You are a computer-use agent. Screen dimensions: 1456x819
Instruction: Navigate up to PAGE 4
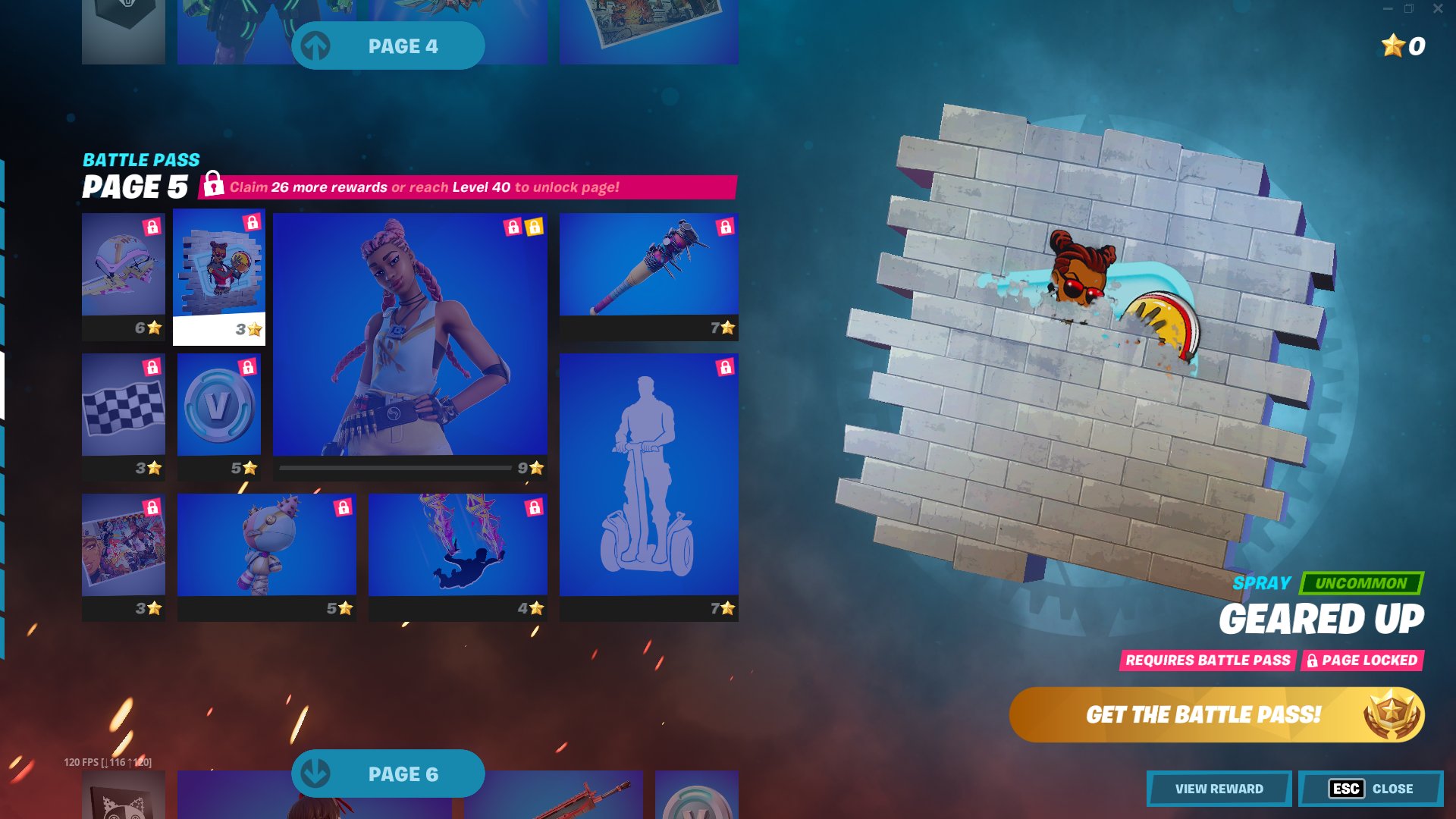(x=388, y=45)
